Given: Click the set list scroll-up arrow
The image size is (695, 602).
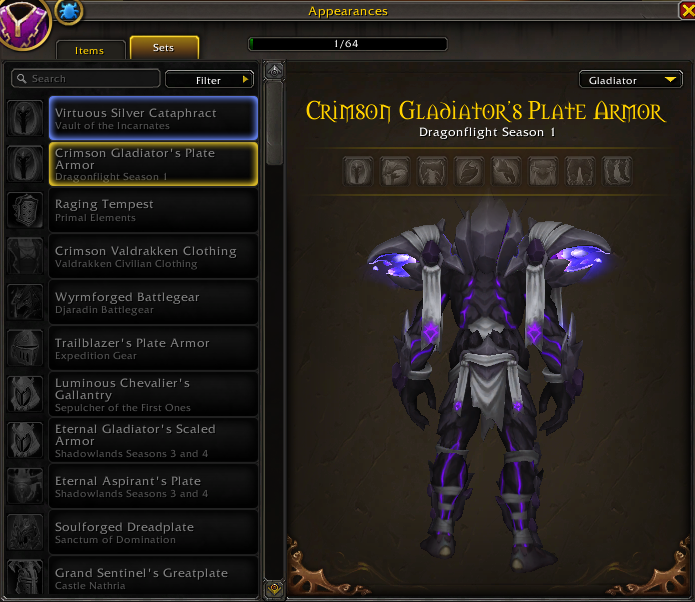Looking at the screenshot, I should coord(273,71).
